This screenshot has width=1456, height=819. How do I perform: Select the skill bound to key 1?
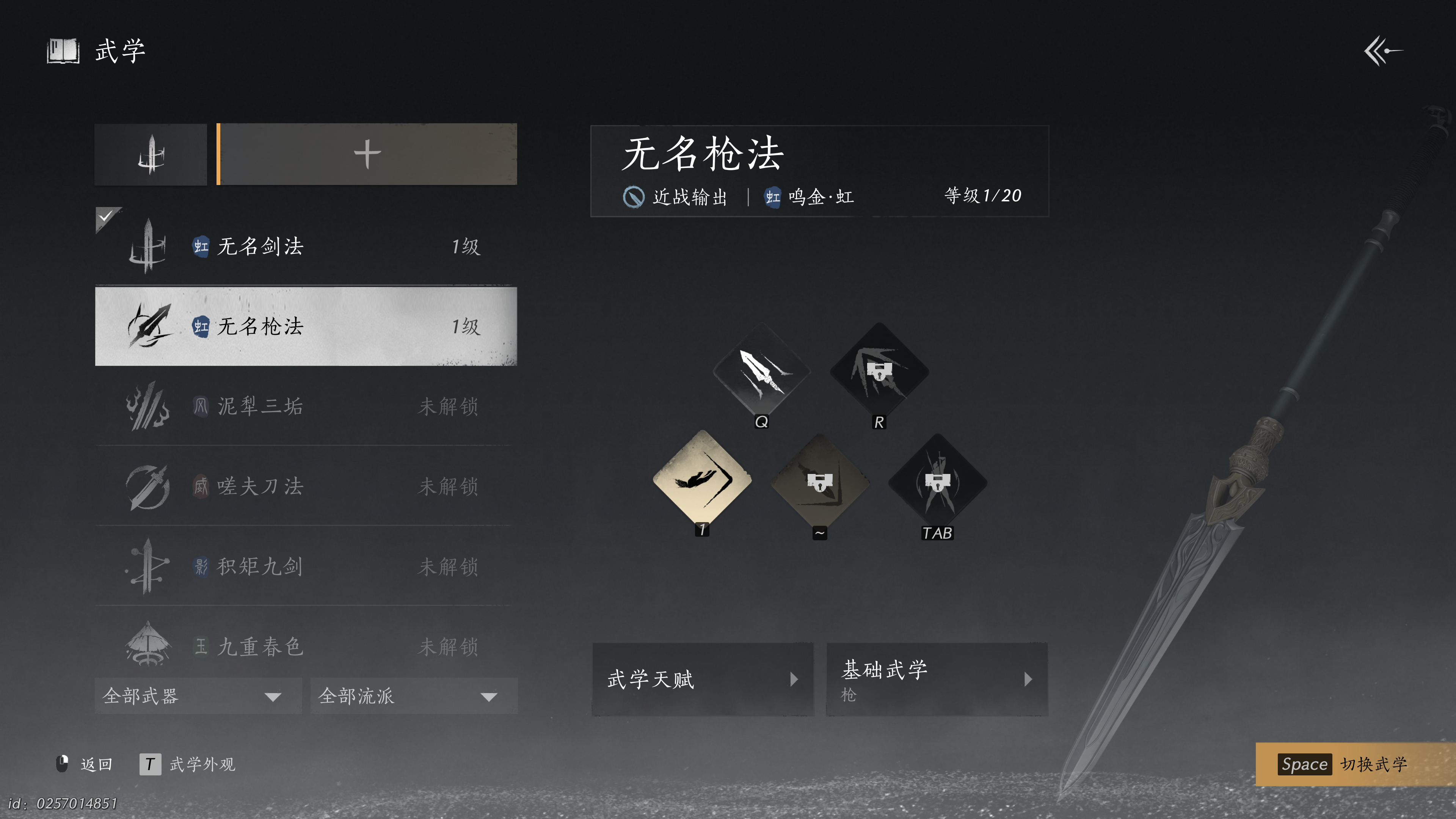point(702,479)
